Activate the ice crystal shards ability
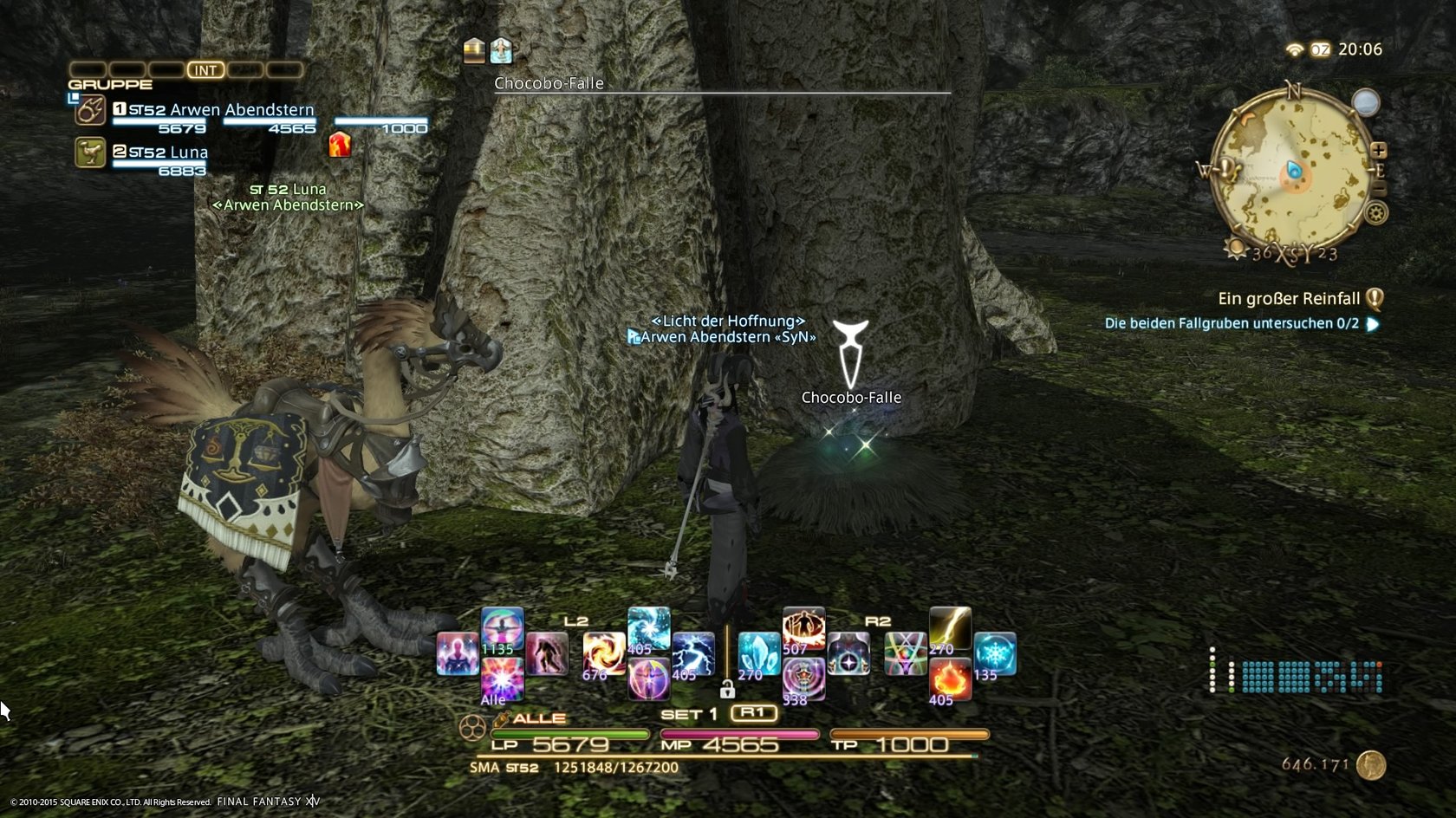 [x=758, y=654]
